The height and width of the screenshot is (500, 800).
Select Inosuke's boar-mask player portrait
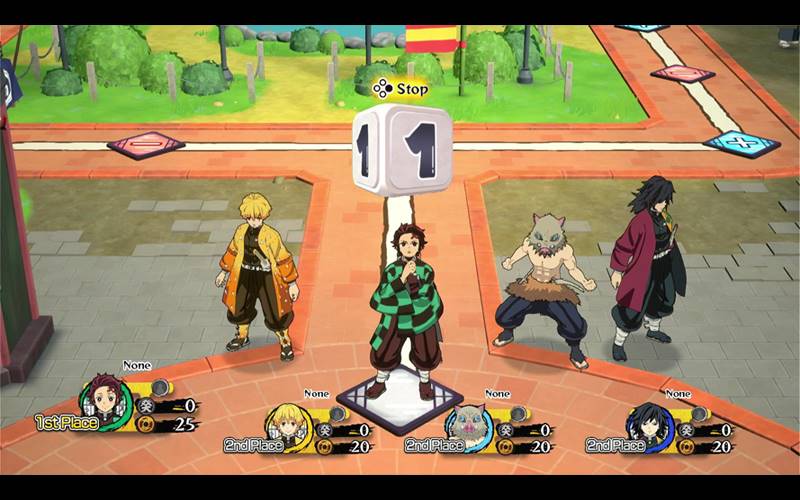tap(467, 428)
